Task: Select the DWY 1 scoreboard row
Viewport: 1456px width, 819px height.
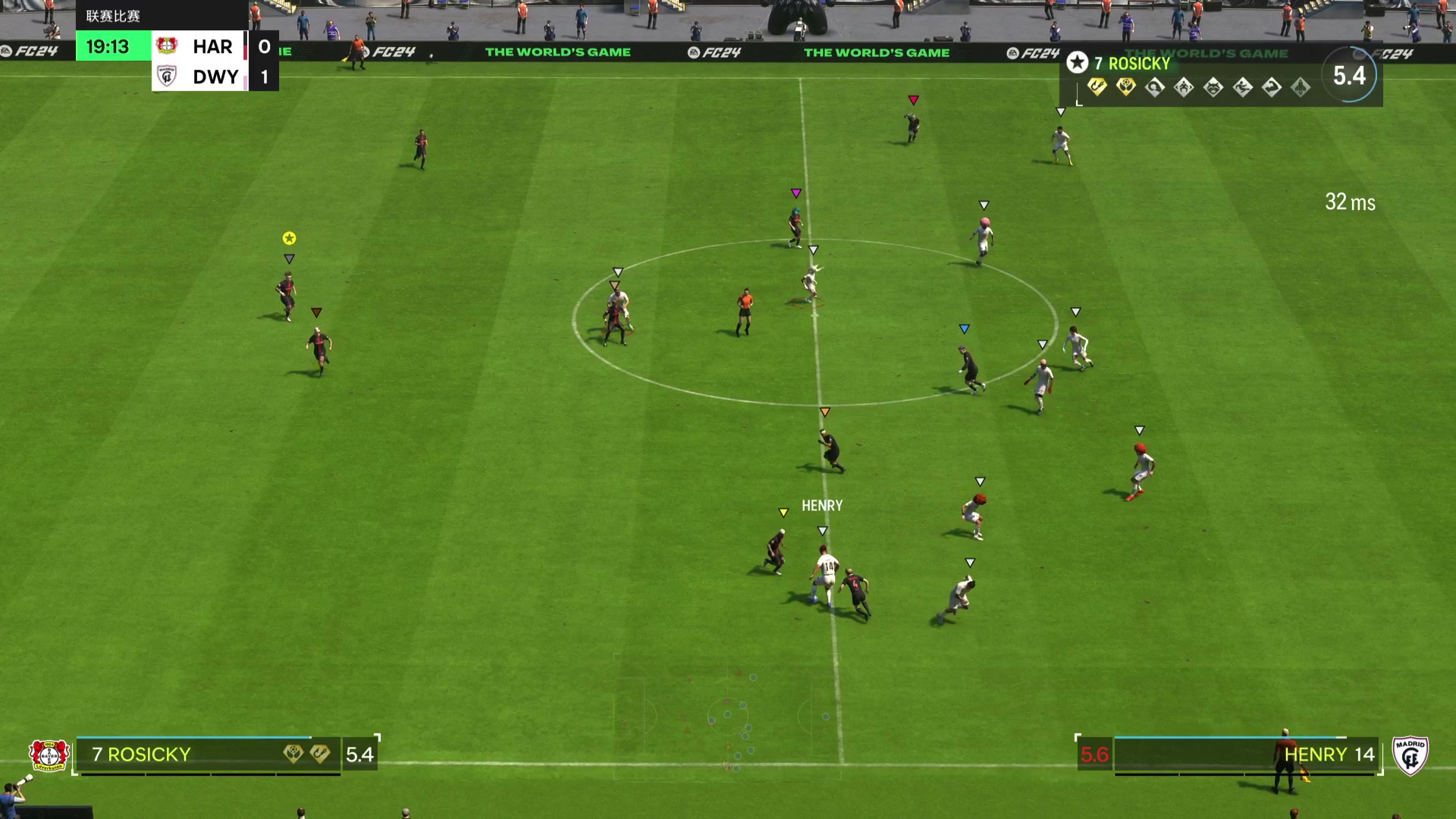Action: tap(215, 77)
